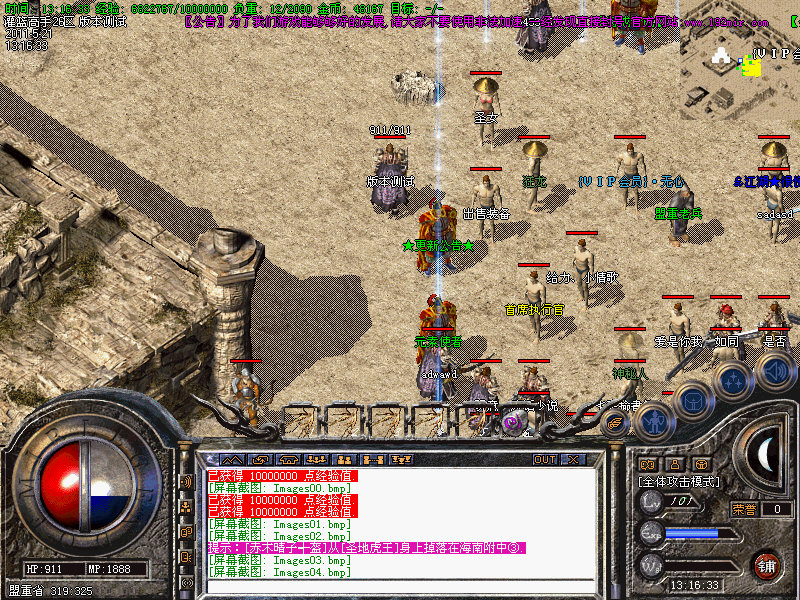Open the red 铺 shop button
The width and height of the screenshot is (800, 600).
tap(767, 564)
